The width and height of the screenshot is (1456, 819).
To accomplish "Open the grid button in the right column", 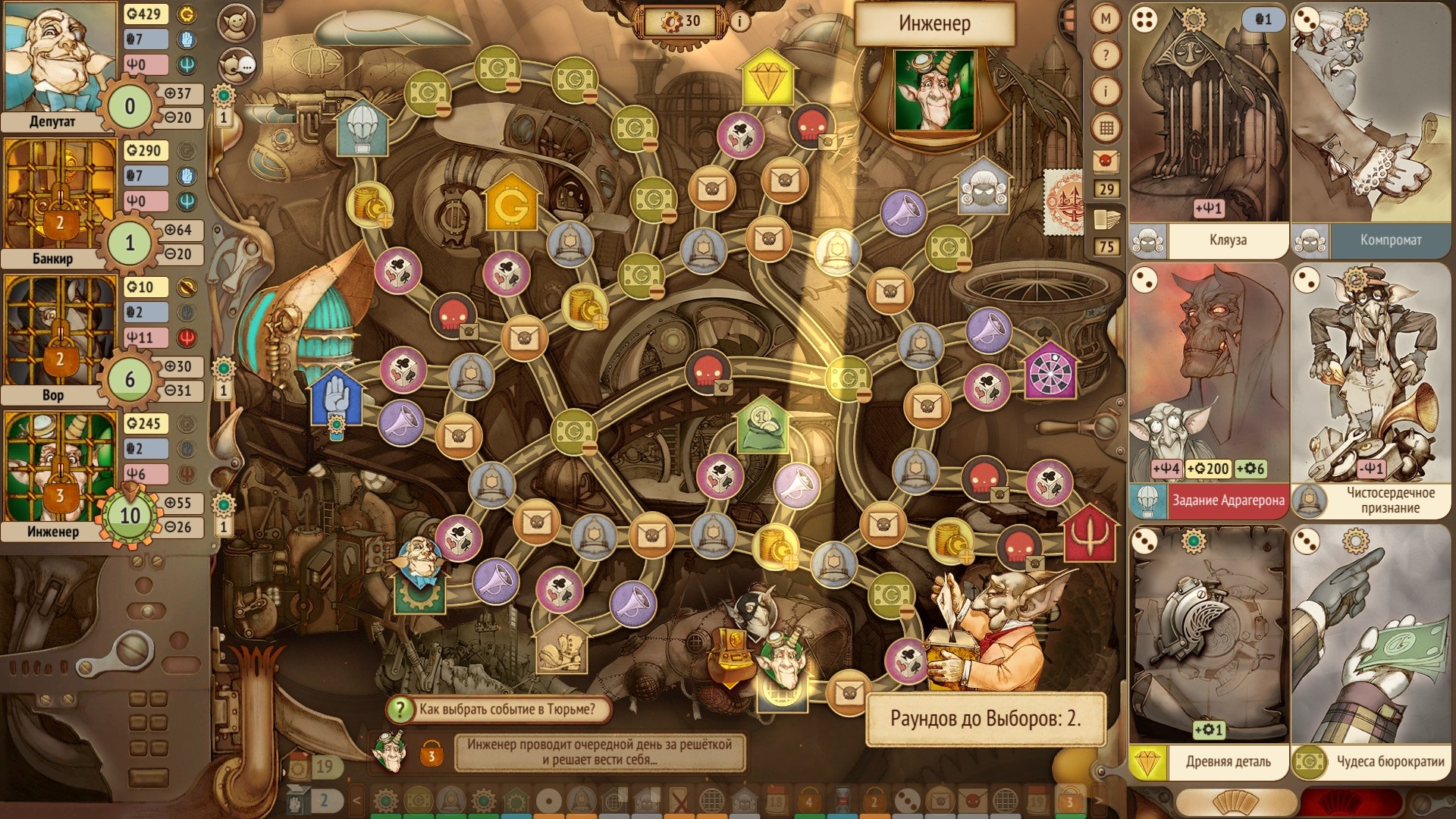I will (x=1106, y=128).
